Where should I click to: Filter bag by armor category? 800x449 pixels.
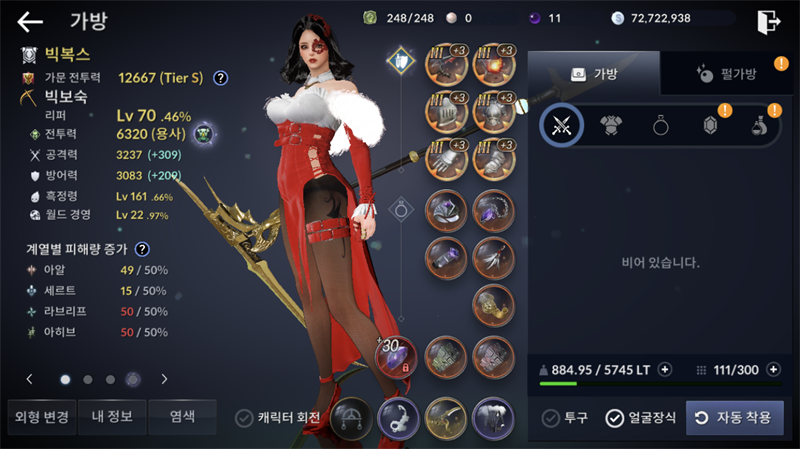pyautogui.click(x=611, y=125)
